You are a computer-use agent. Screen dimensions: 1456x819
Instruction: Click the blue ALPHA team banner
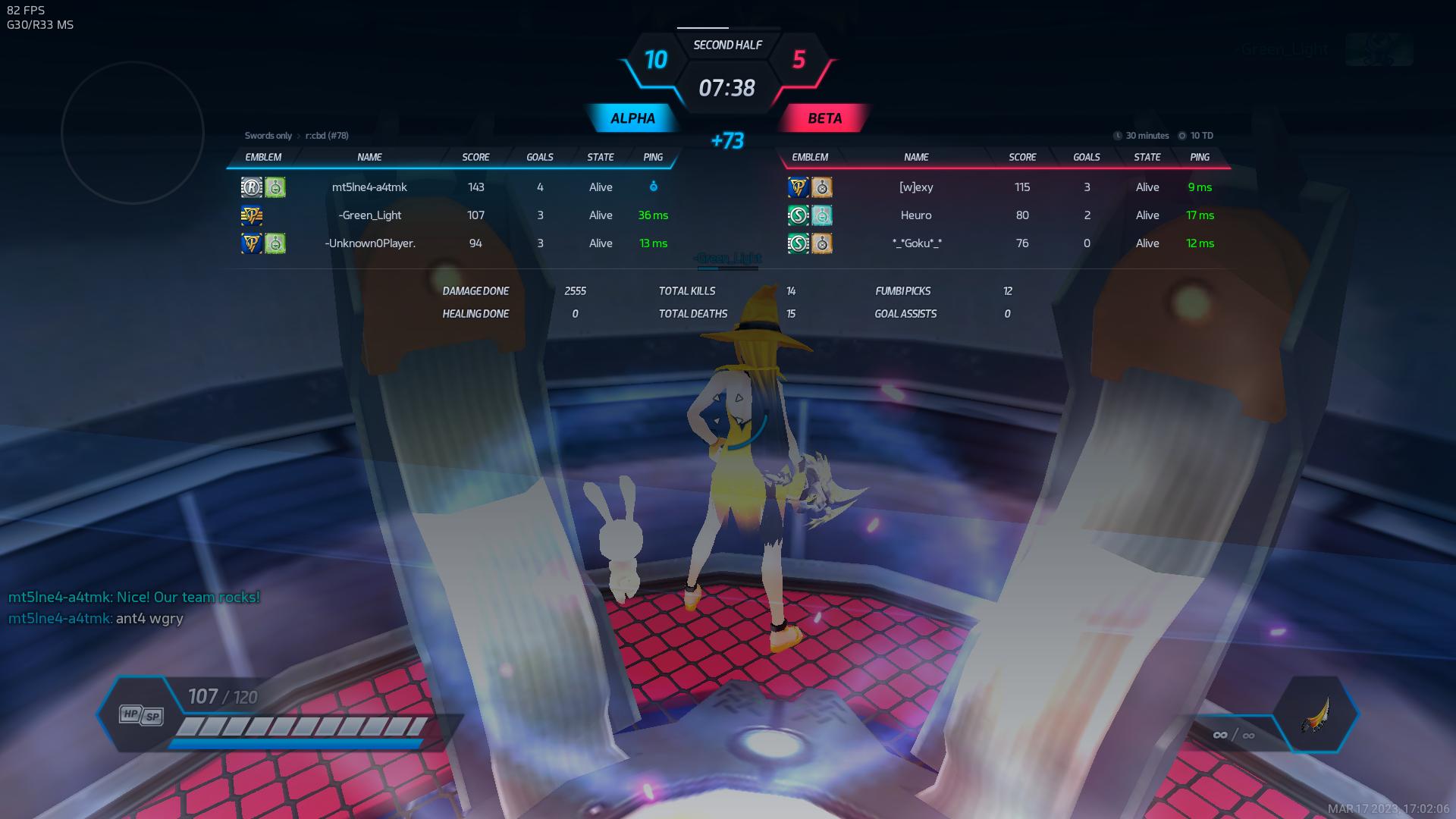[x=632, y=118]
